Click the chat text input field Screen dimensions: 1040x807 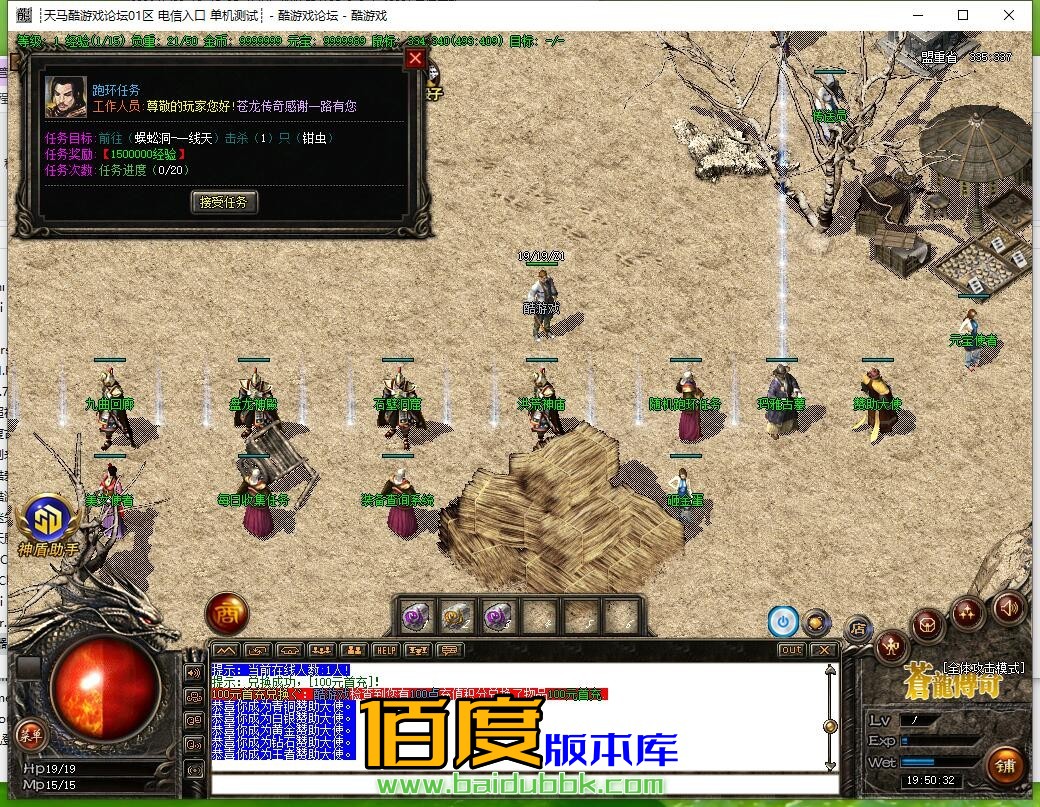coord(520,783)
